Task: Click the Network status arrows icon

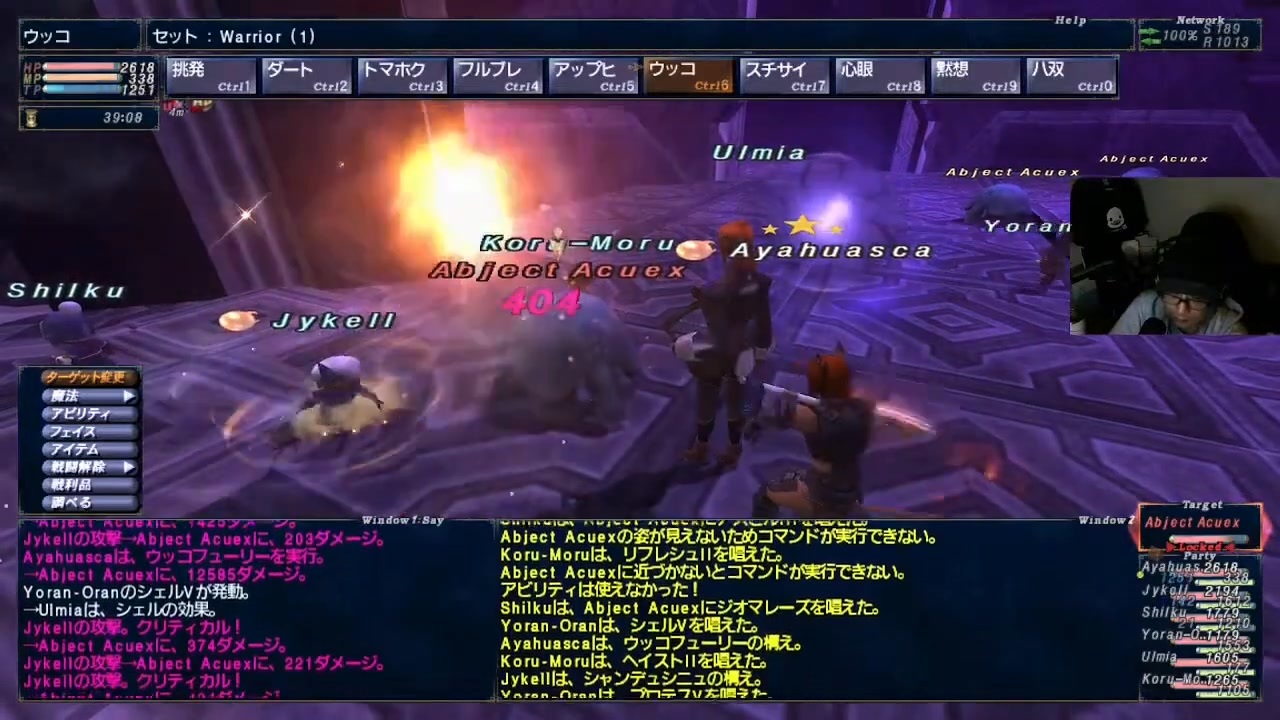Action: (1148, 35)
